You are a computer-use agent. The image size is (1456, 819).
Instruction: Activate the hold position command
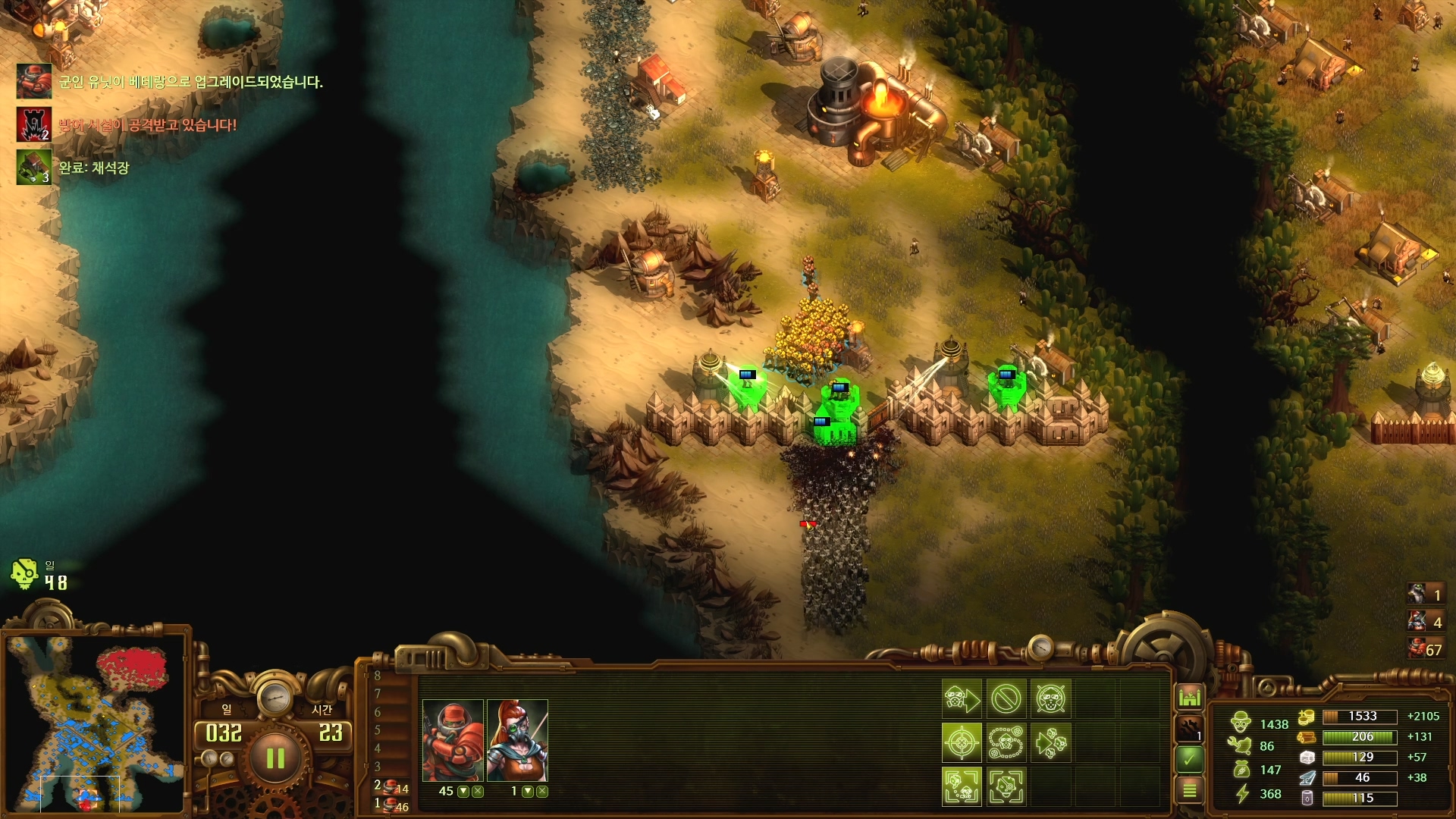[1050, 698]
